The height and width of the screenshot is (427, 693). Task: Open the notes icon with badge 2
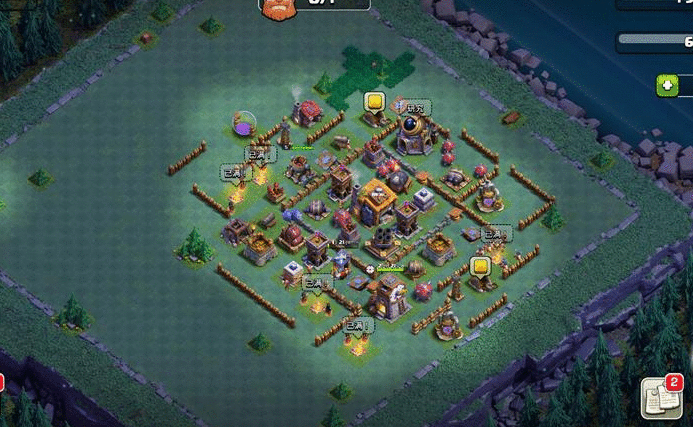coord(660,398)
